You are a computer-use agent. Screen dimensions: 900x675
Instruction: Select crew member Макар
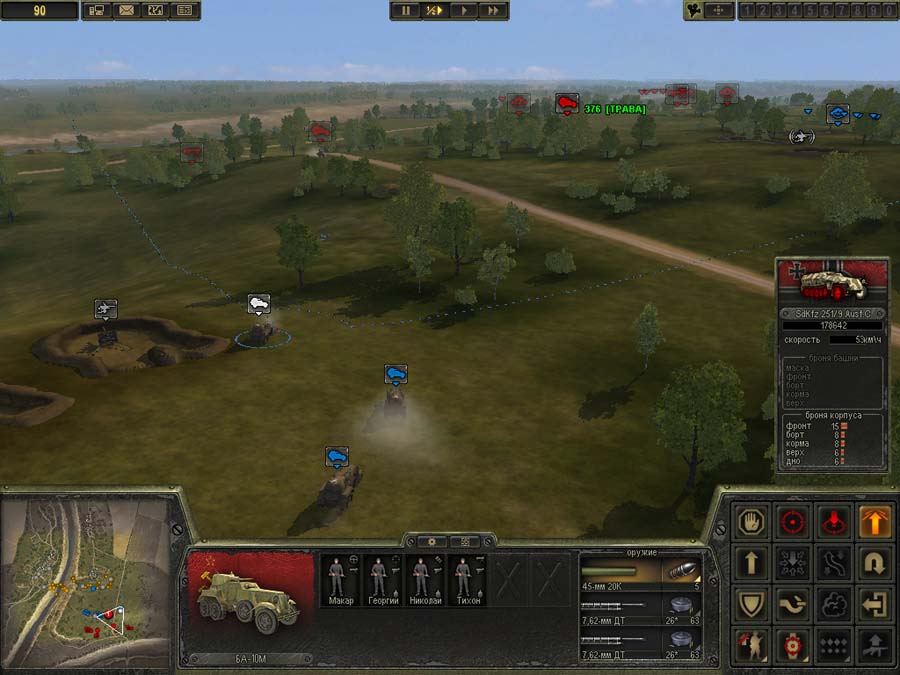pyautogui.click(x=341, y=580)
